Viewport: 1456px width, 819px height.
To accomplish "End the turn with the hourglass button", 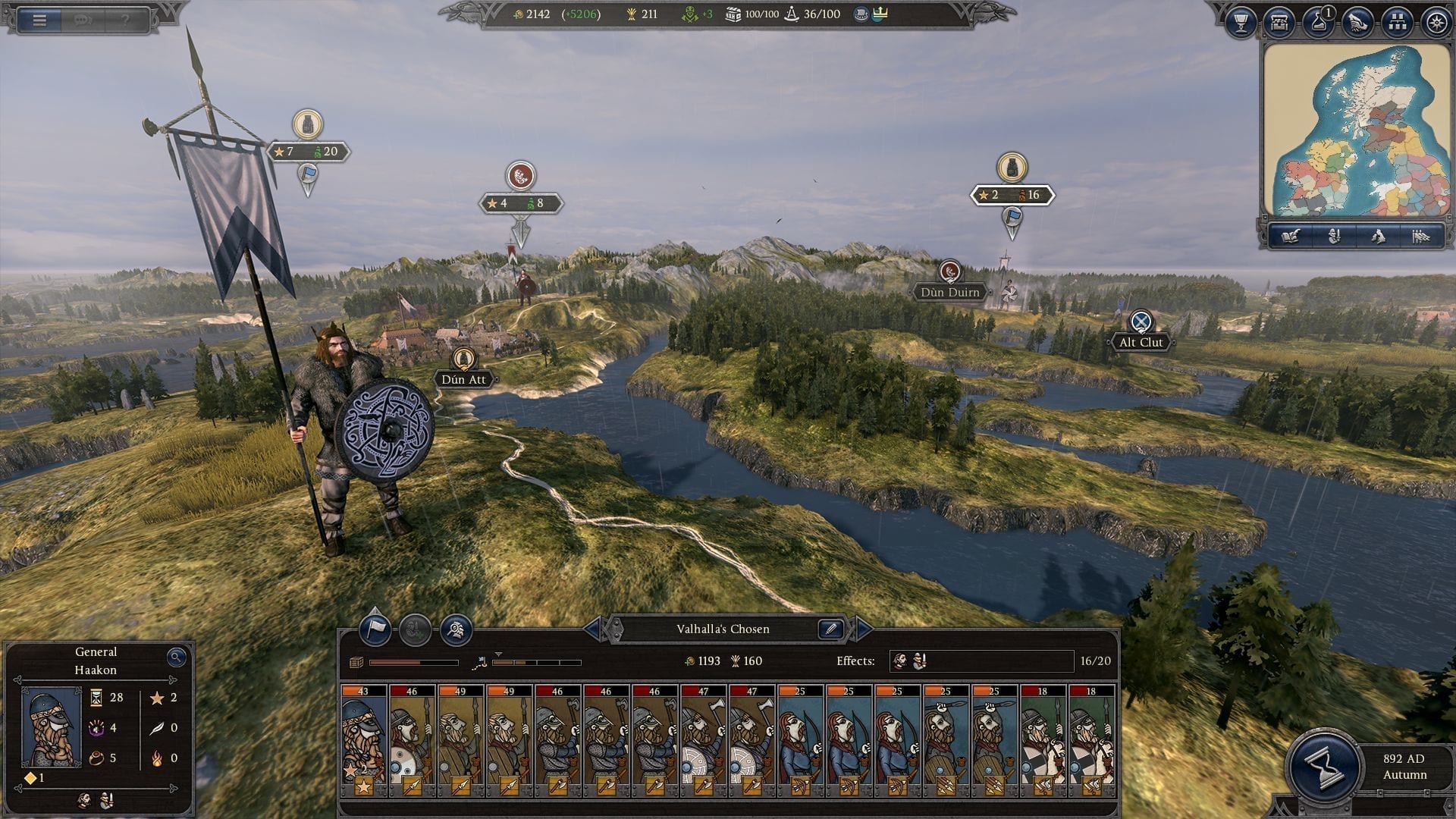I will (x=1323, y=766).
